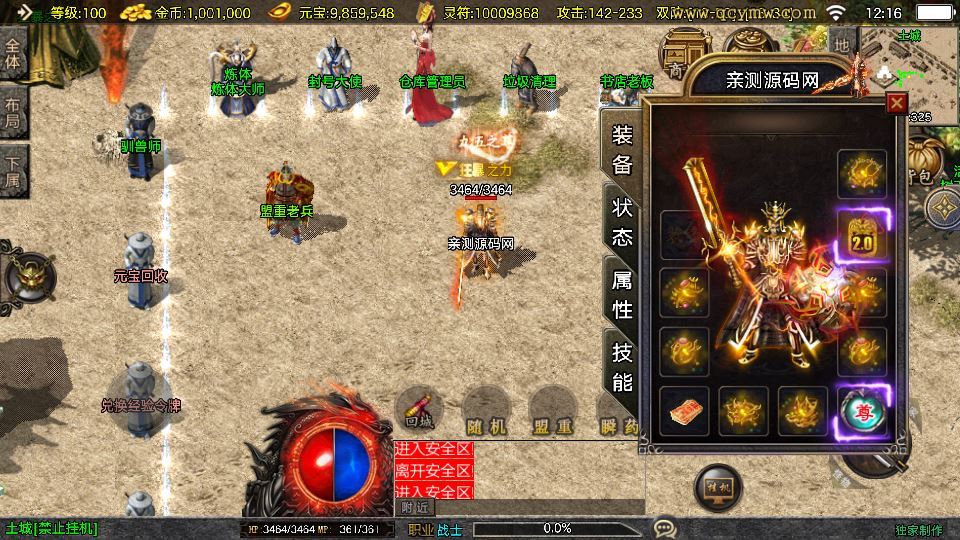The width and height of the screenshot is (960, 540).
Task: Switch to the 技能 skills tab
Action: [x=622, y=365]
